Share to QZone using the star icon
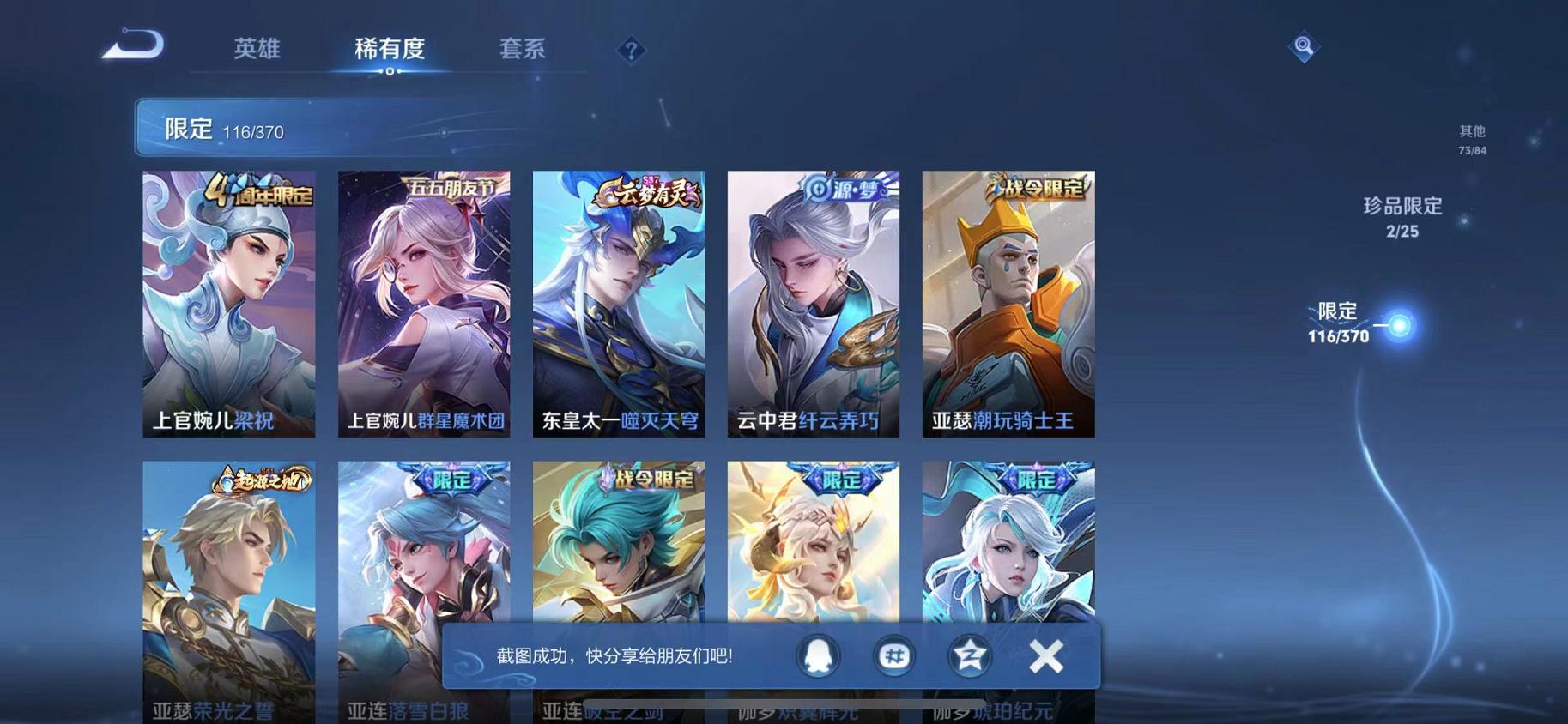Viewport: 1568px width, 724px height. coord(967,655)
